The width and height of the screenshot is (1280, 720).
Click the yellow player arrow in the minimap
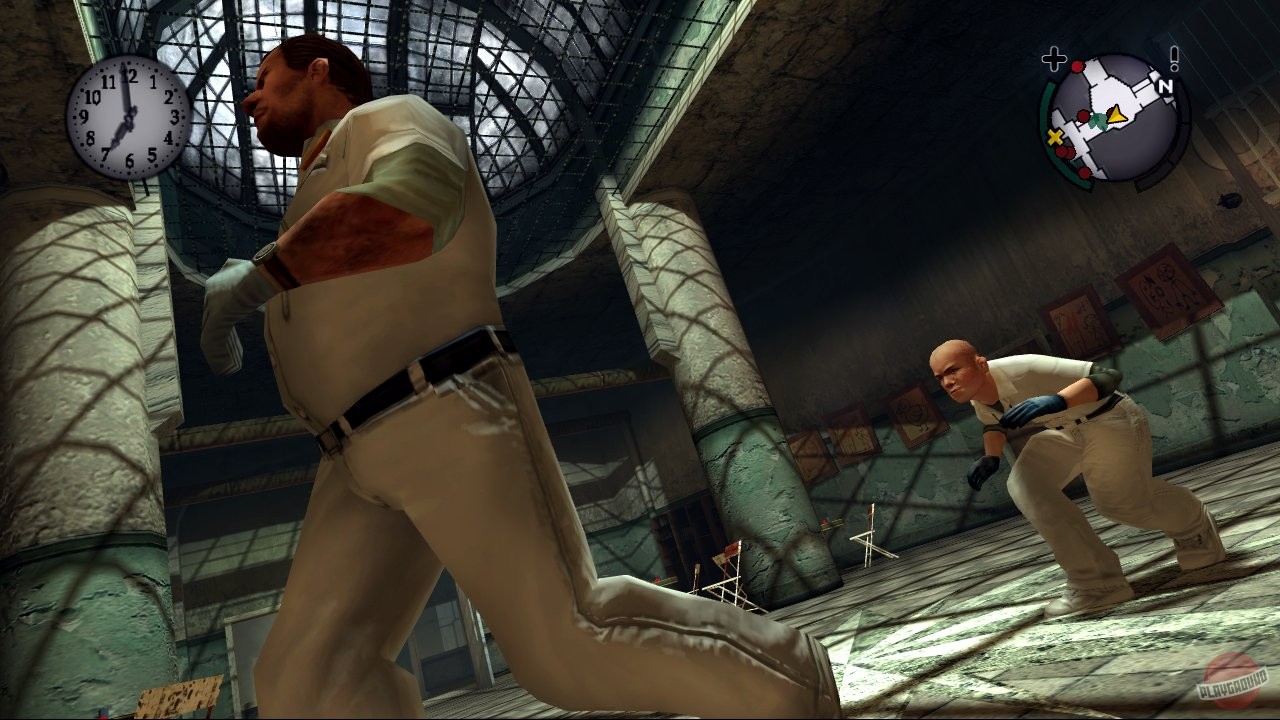coord(1117,116)
